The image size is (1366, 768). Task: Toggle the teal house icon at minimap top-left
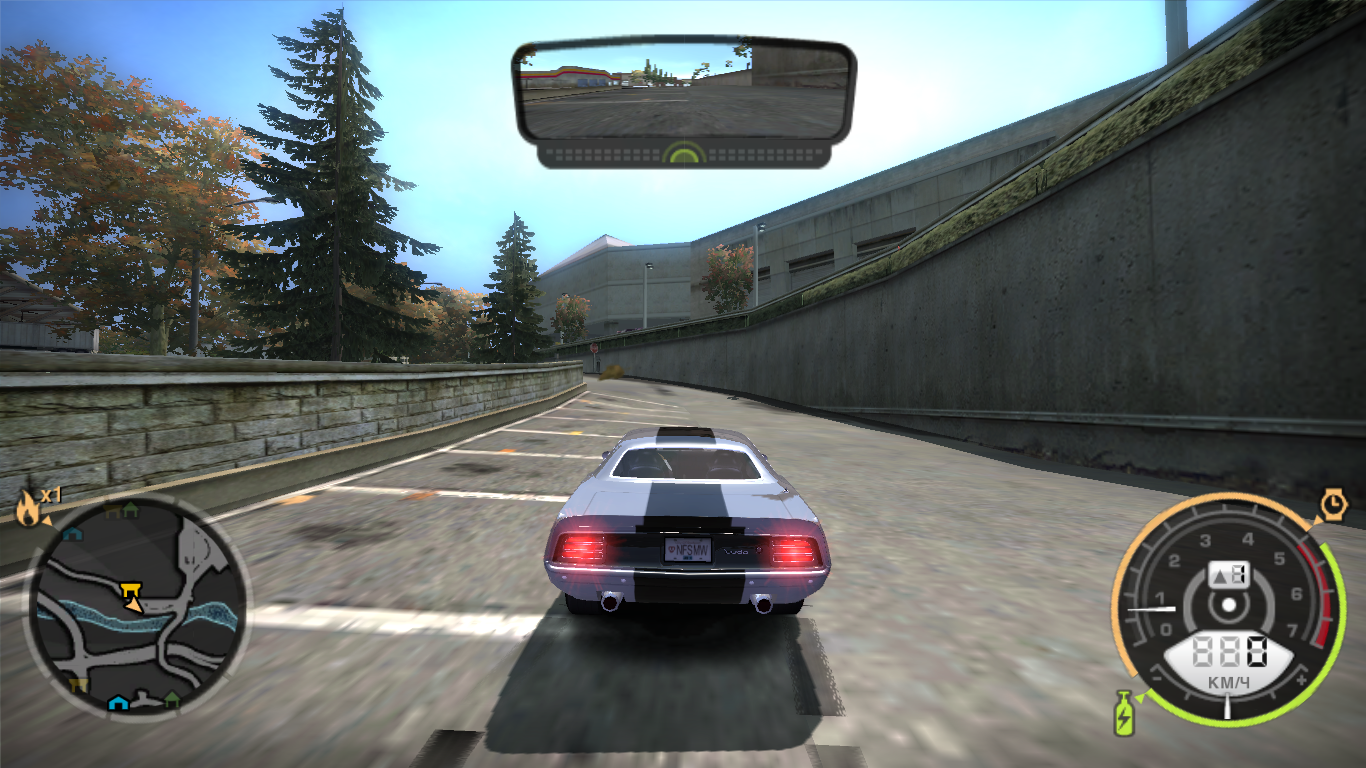pos(73,532)
